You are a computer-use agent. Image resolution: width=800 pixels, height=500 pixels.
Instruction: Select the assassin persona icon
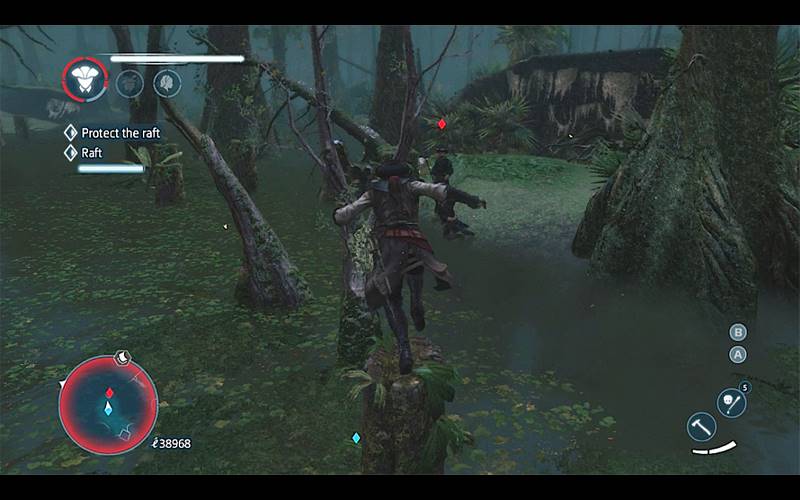(85, 78)
